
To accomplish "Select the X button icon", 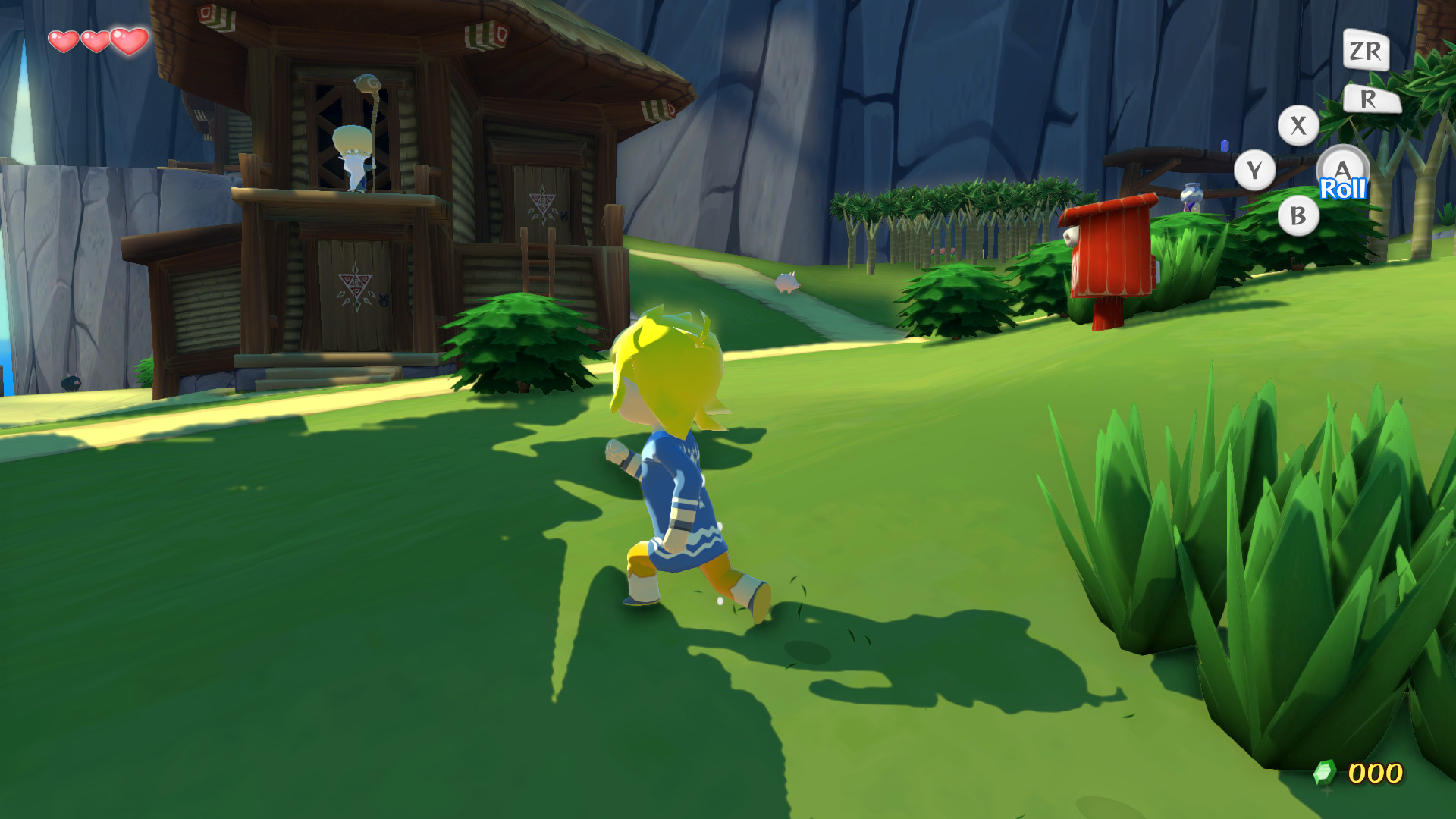I will click(1298, 124).
